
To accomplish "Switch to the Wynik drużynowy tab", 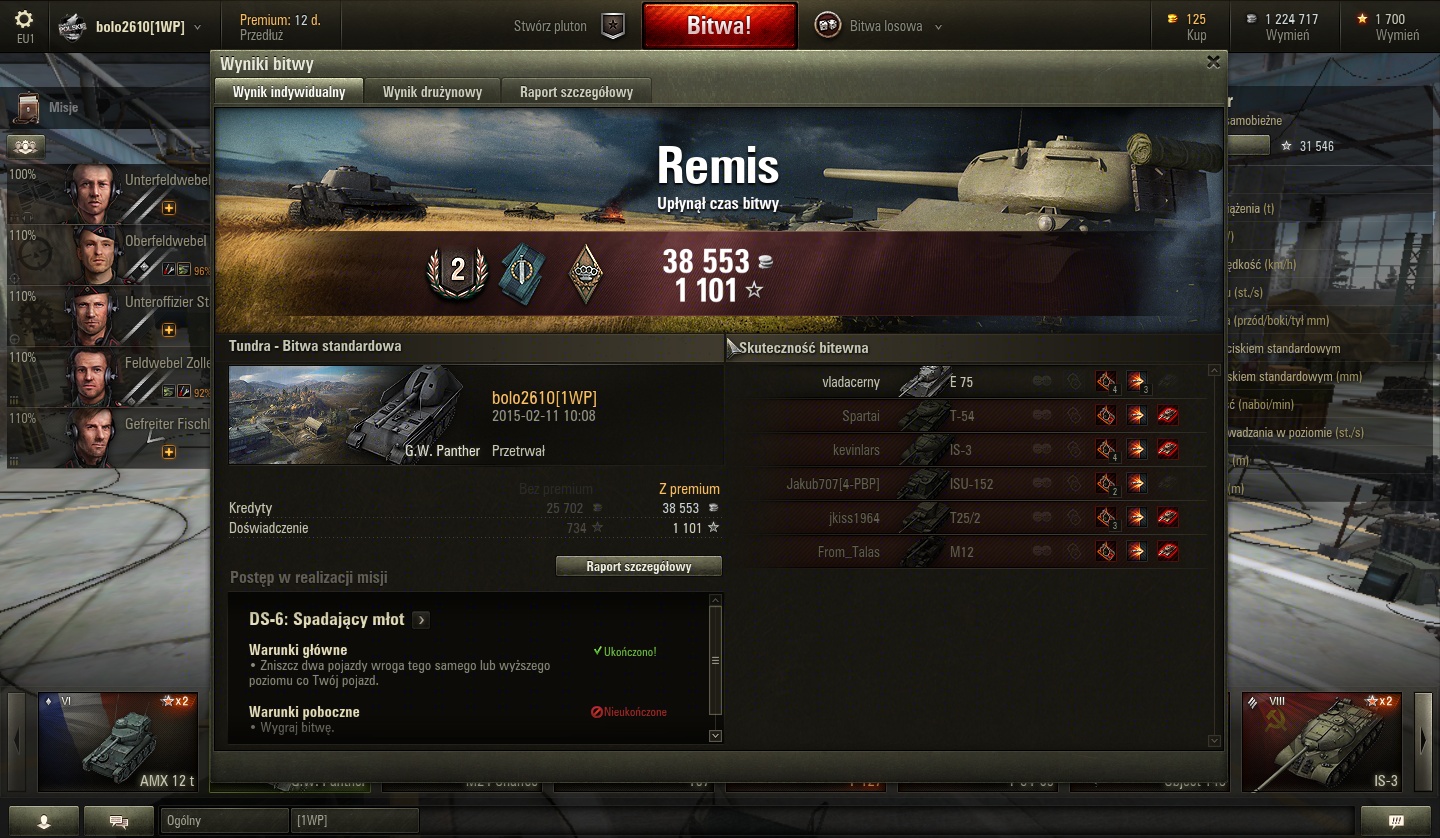I will coord(432,92).
